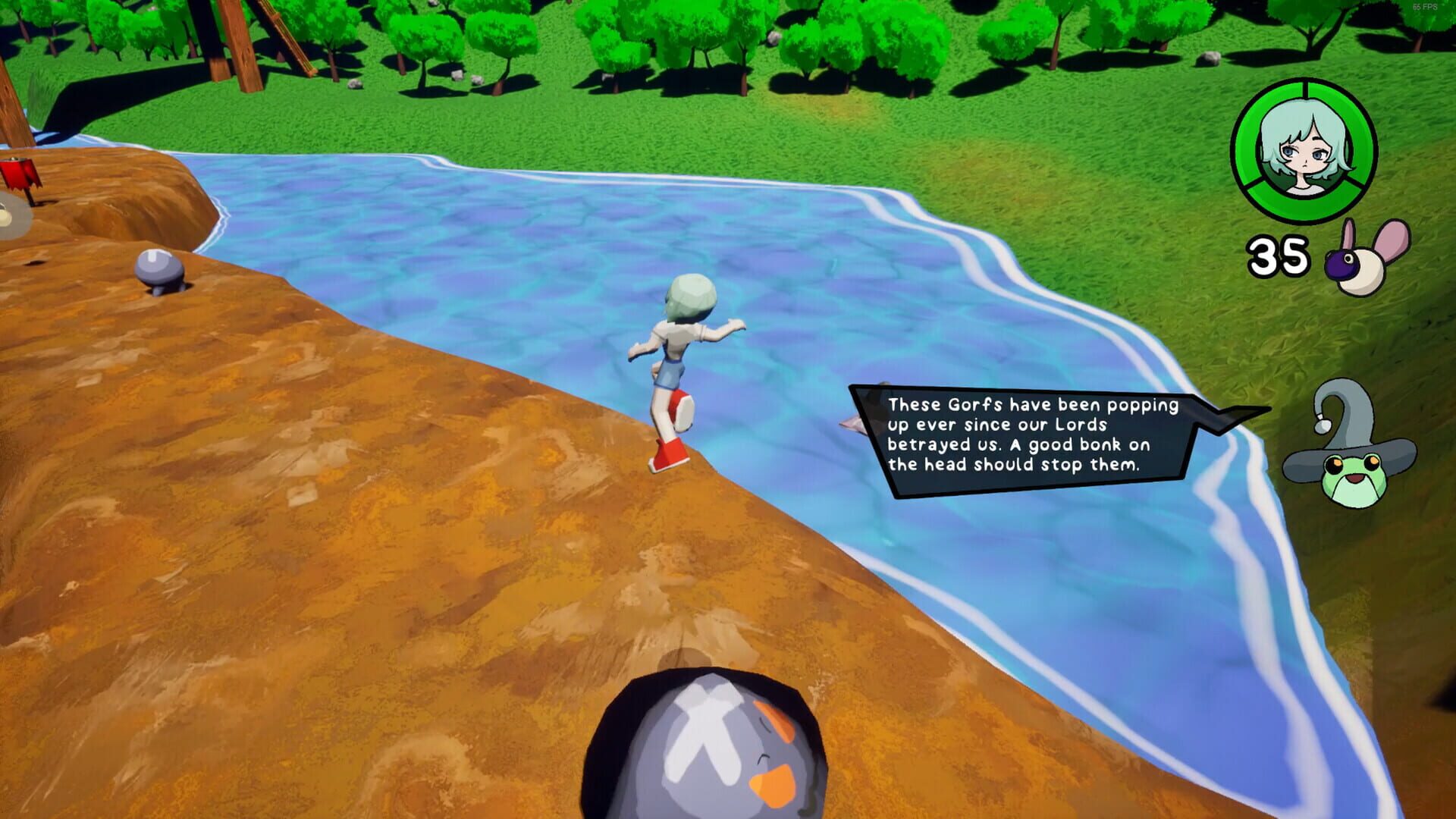Click the white hat bobble on the frog icon
Viewport: 1456px width, 819px height.
(x=1323, y=424)
